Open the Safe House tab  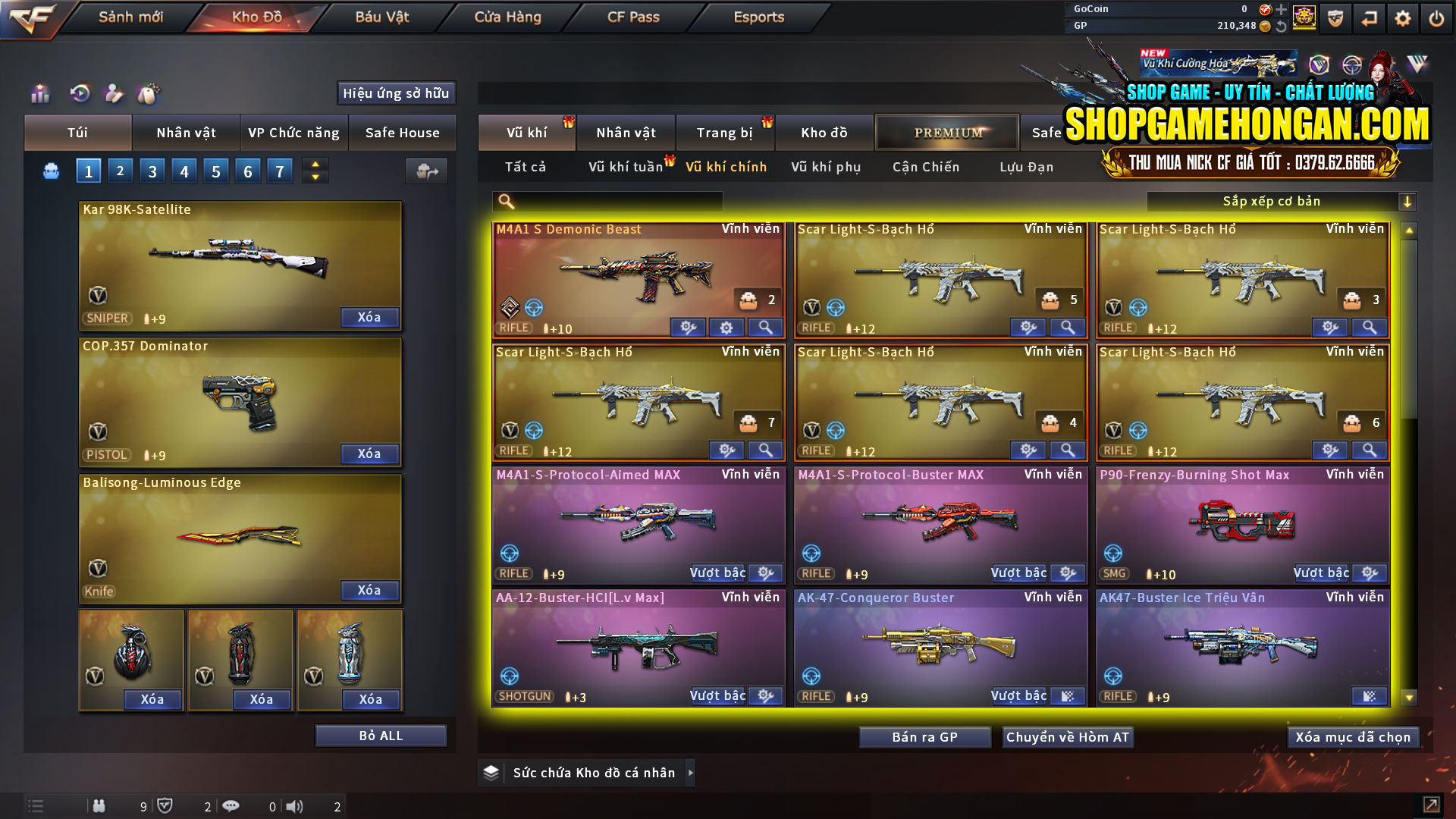pos(403,133)
